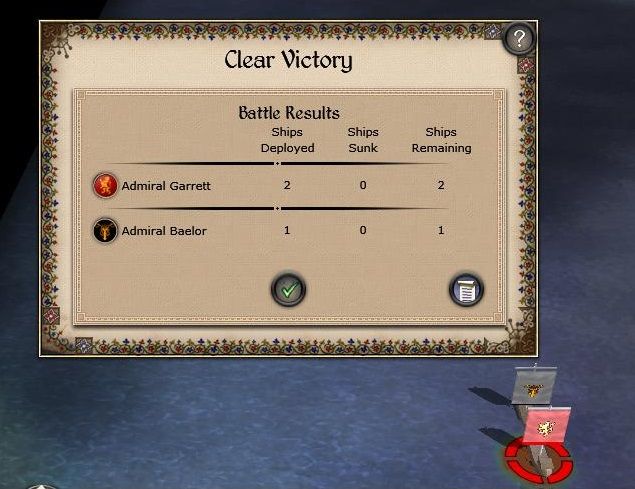Confirm battle results with green checkmark
The image size is (635, 489).
pos(289,290)
